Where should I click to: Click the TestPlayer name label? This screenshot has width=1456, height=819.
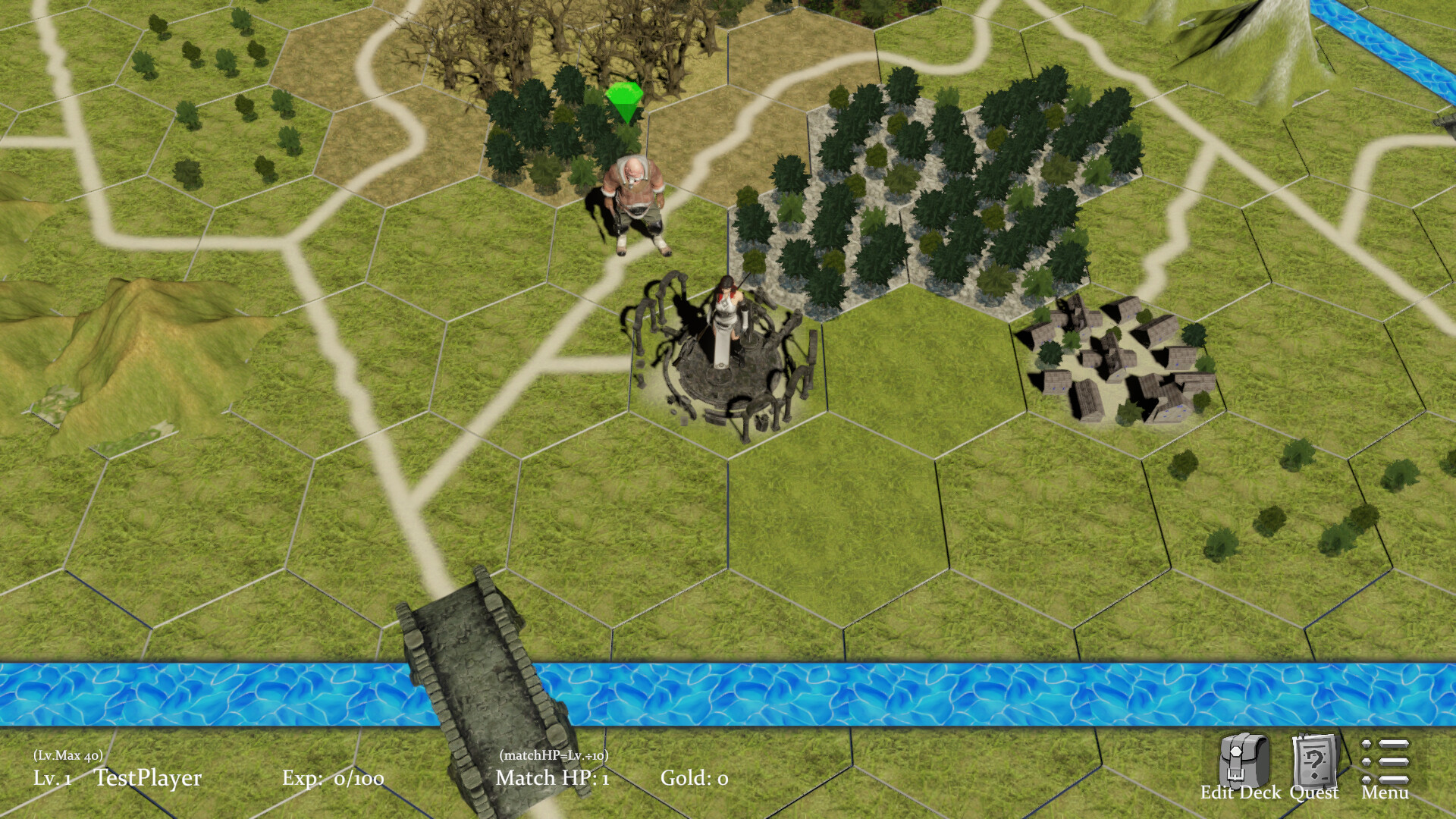point(149,778)
